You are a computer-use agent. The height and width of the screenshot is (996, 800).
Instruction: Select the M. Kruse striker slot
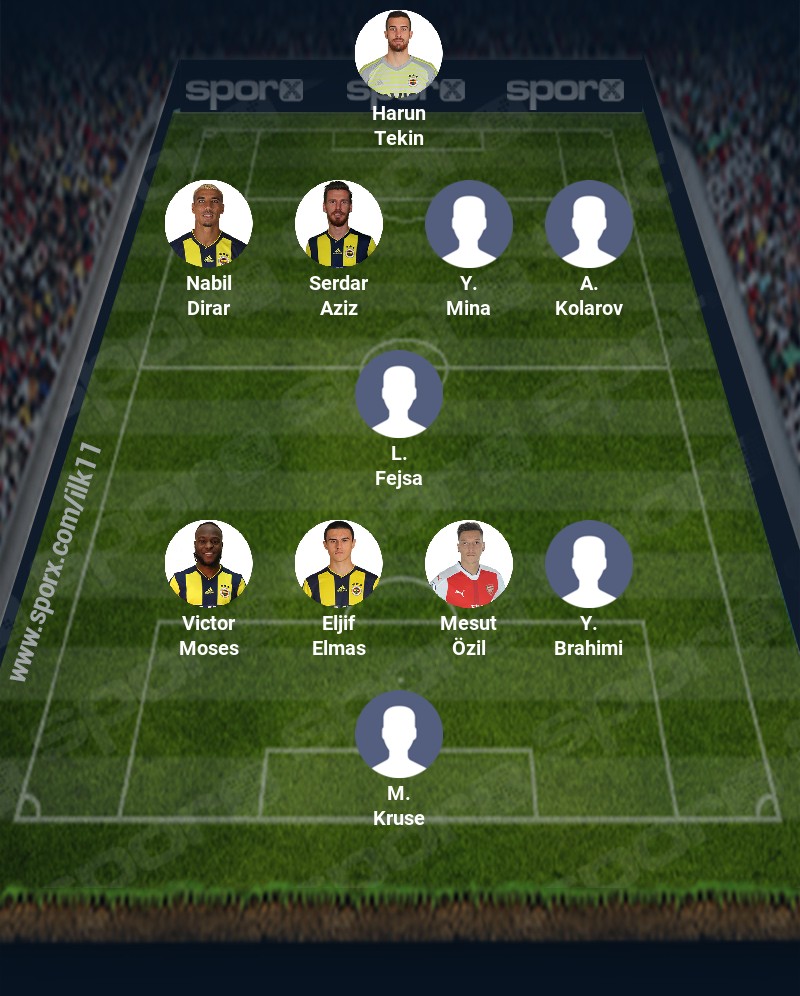coord(399,734)
